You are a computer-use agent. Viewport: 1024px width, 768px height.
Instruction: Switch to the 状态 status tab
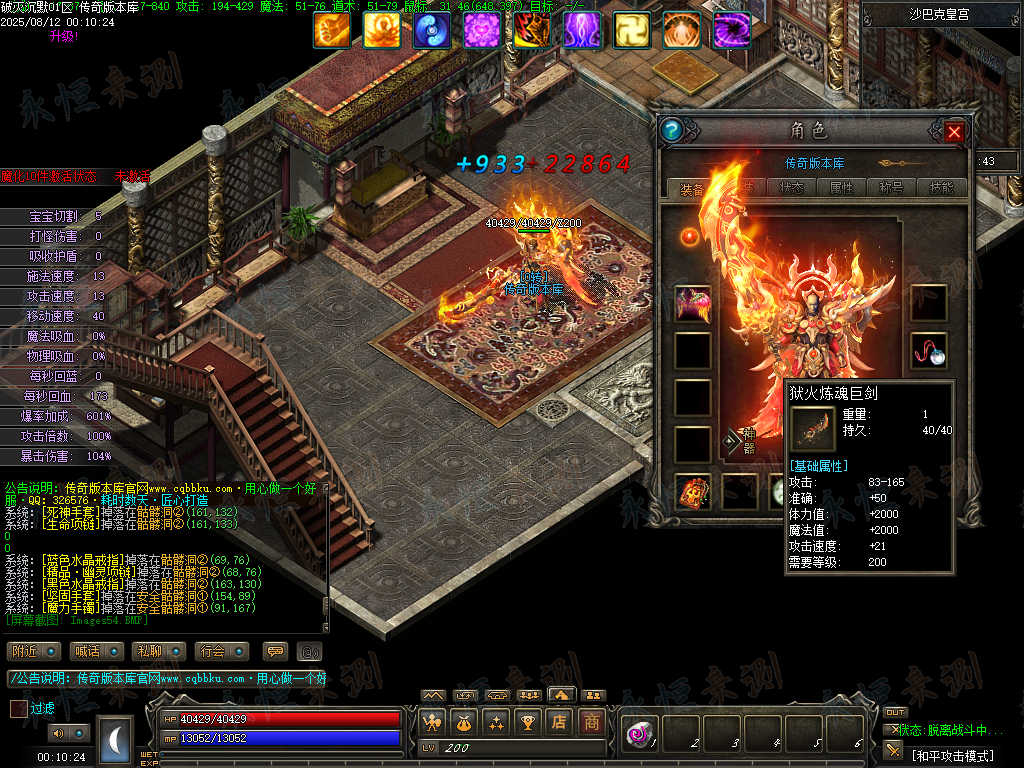[791, 187]
